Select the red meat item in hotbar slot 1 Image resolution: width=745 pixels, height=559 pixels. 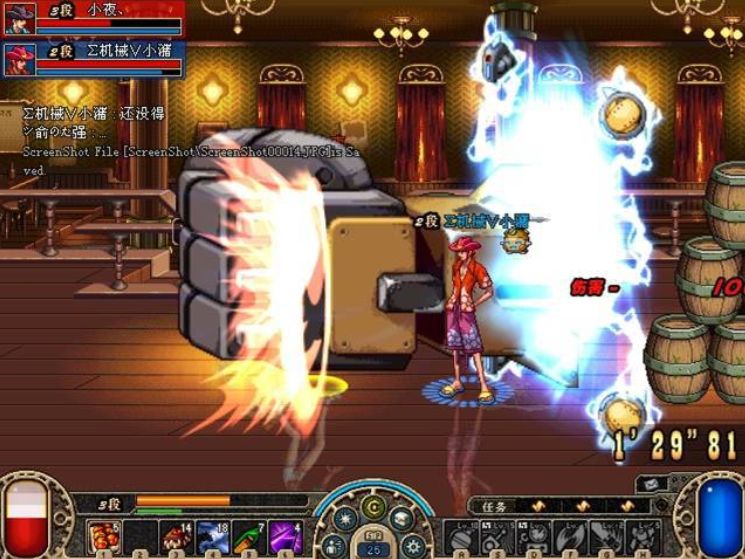tap(102, 535)
